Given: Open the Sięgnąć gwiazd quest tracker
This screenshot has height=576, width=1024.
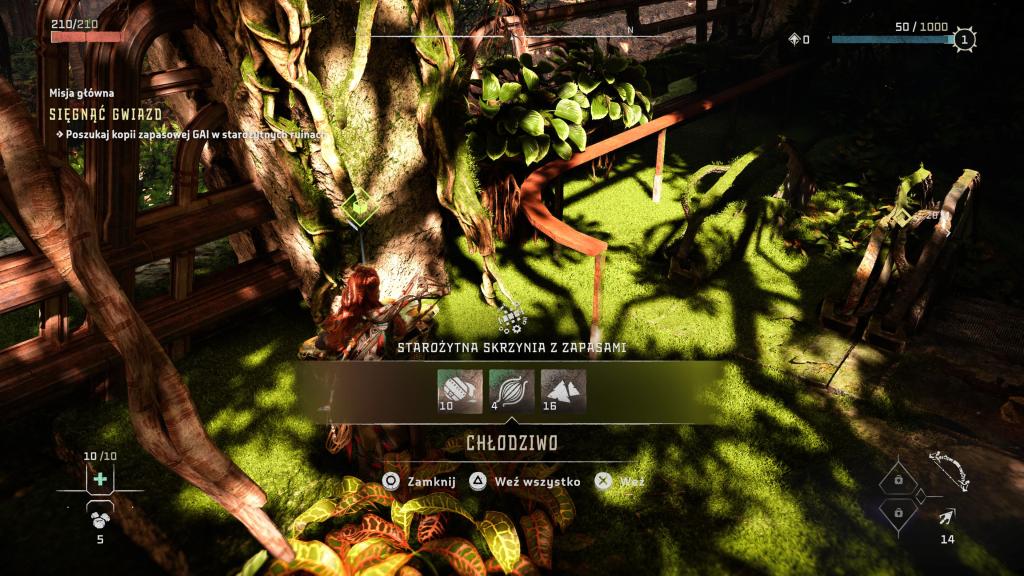Looking at the screenshot, I should [106, 114].
